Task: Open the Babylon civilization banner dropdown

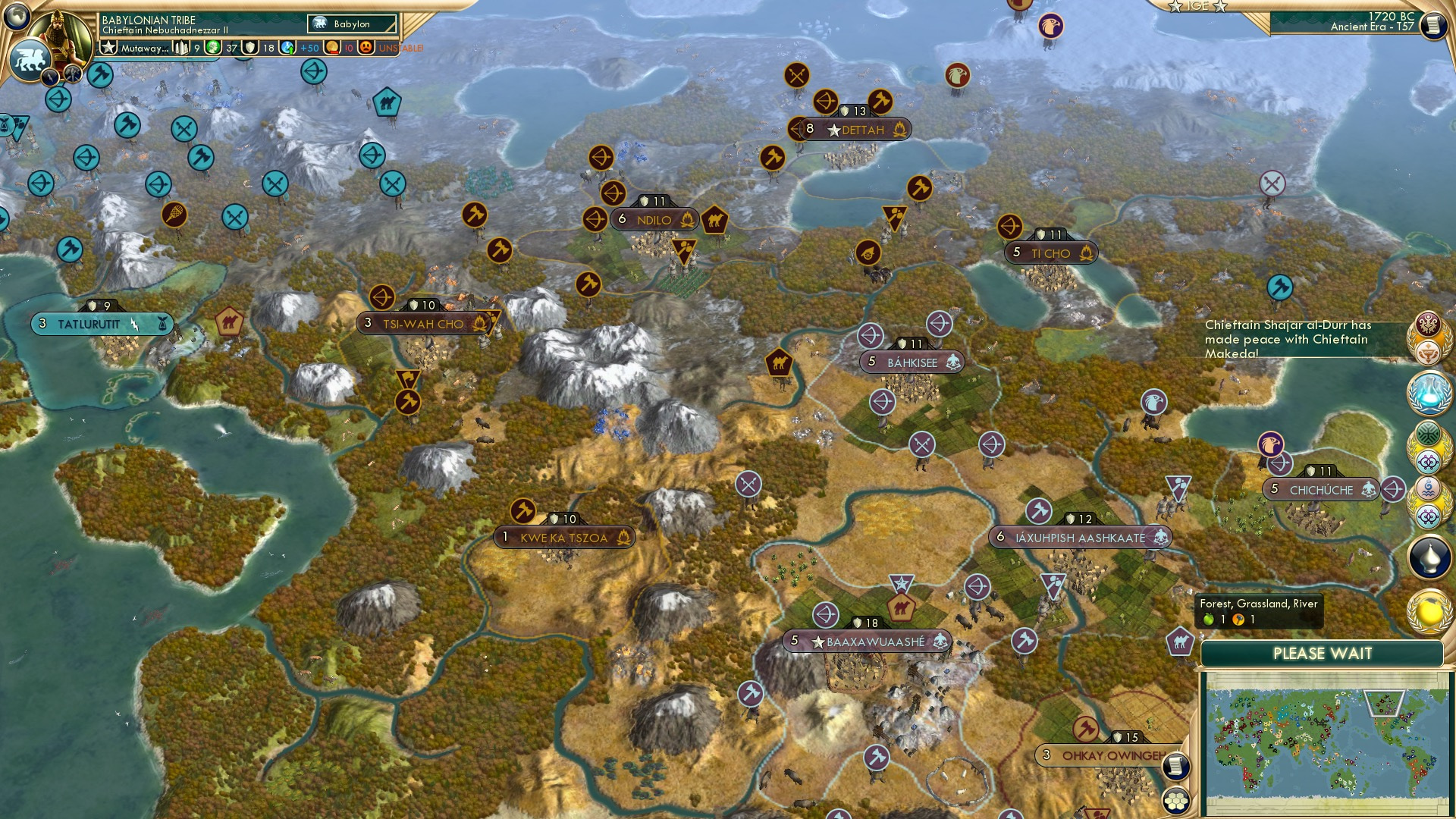Action: (350, 24)
